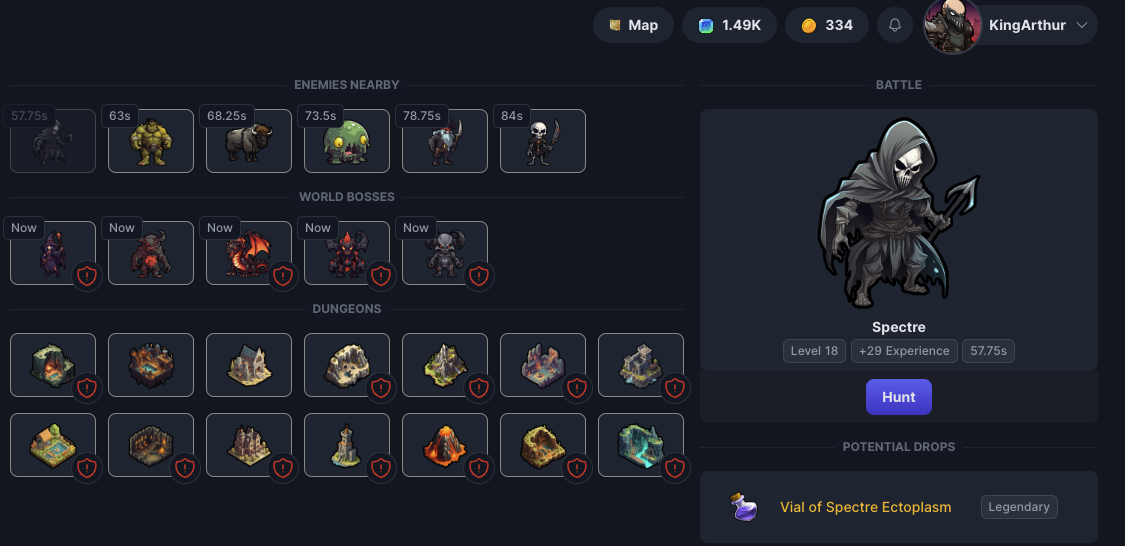Open the volcano dungeon tile
This screenshot has width=1125, height=546.
pyautogui.click(x=445, y=445)
